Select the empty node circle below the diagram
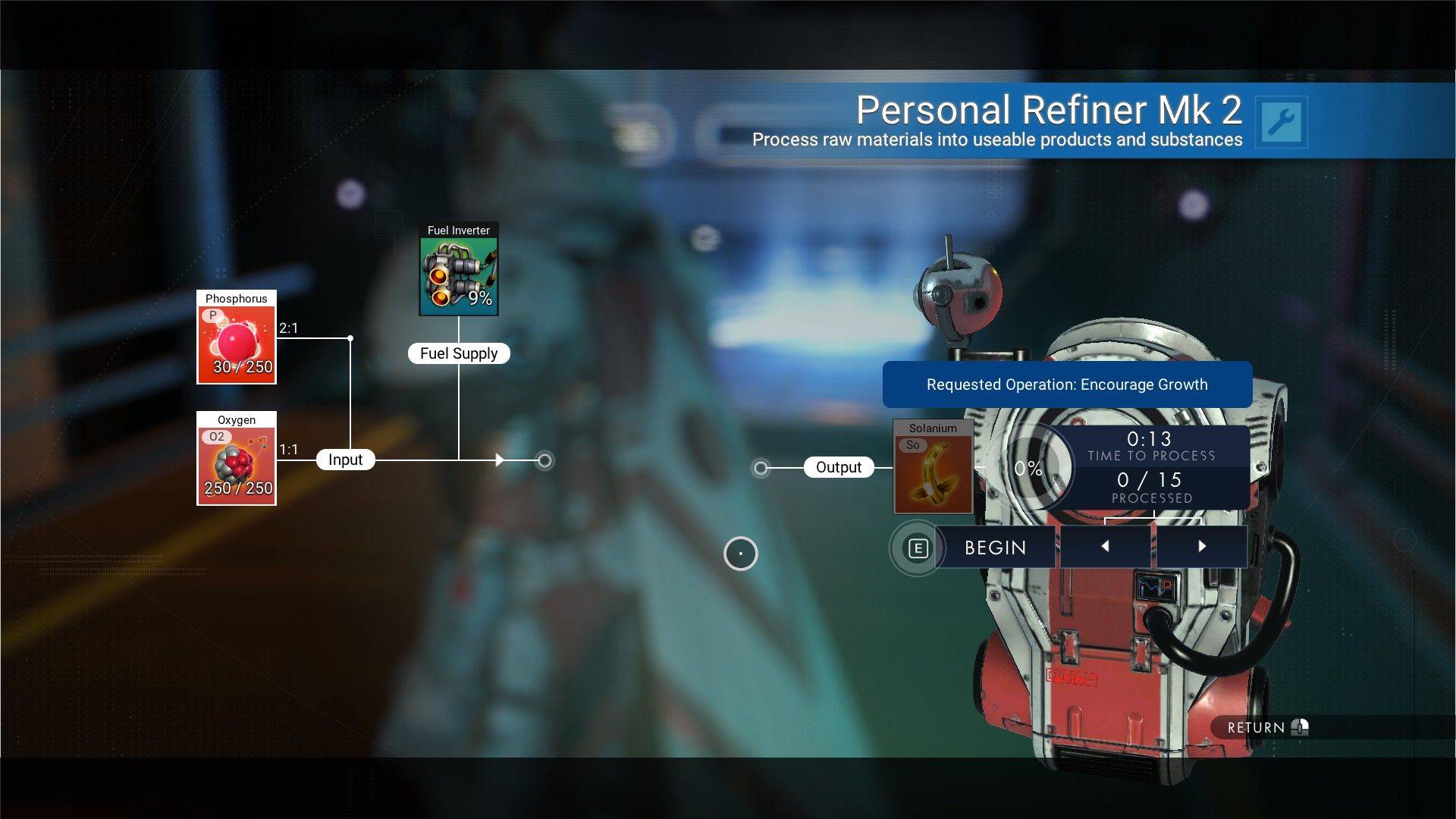Viewport: 1456px width, 819px height. (740, 554)
